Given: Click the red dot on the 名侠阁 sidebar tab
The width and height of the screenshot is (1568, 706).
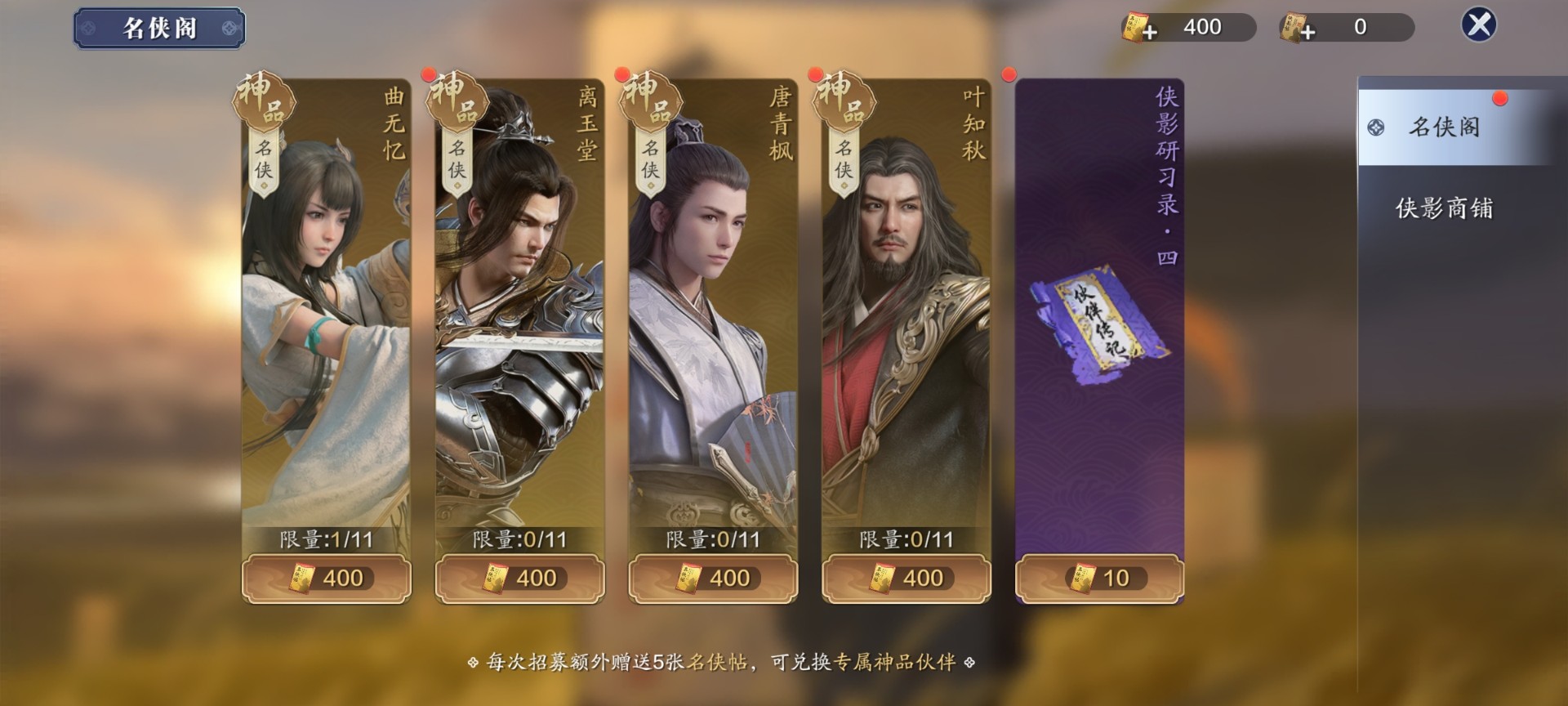Looking at the screenshot, I should click(1499, 96).
